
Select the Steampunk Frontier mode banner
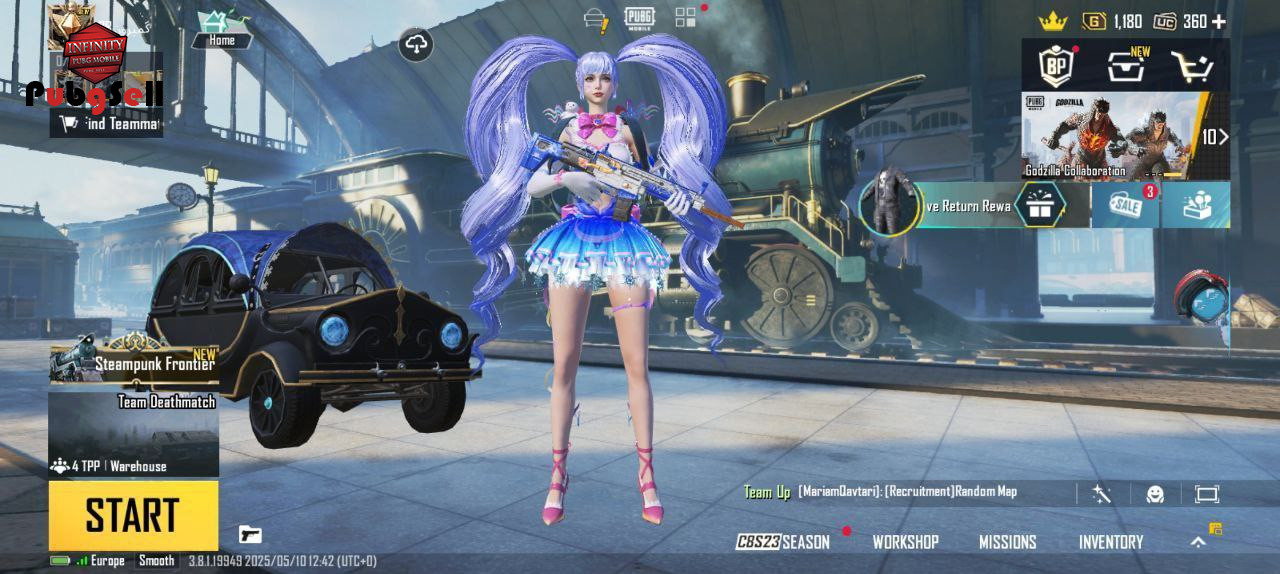[133, 359]
